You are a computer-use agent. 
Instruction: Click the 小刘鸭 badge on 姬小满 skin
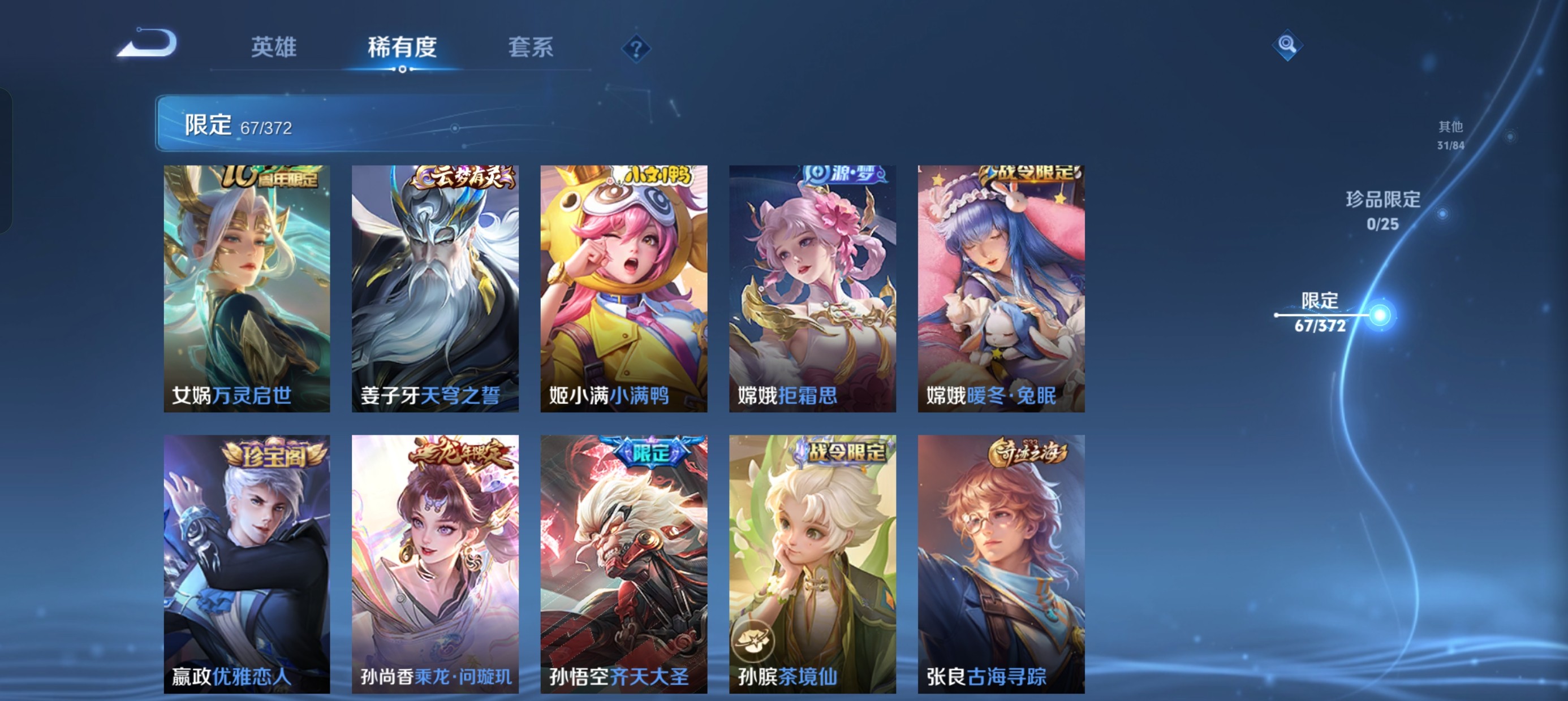pos(653,175)
